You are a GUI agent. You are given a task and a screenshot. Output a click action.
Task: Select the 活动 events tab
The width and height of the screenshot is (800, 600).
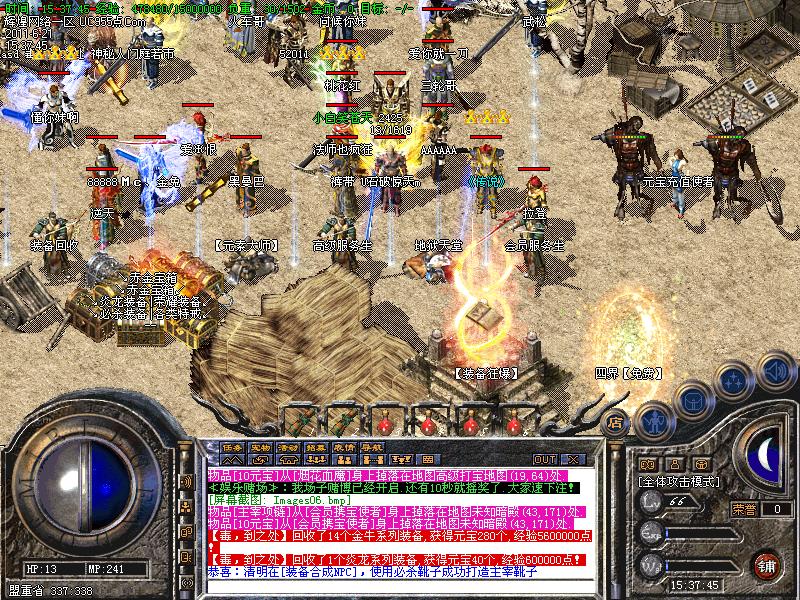289,446
